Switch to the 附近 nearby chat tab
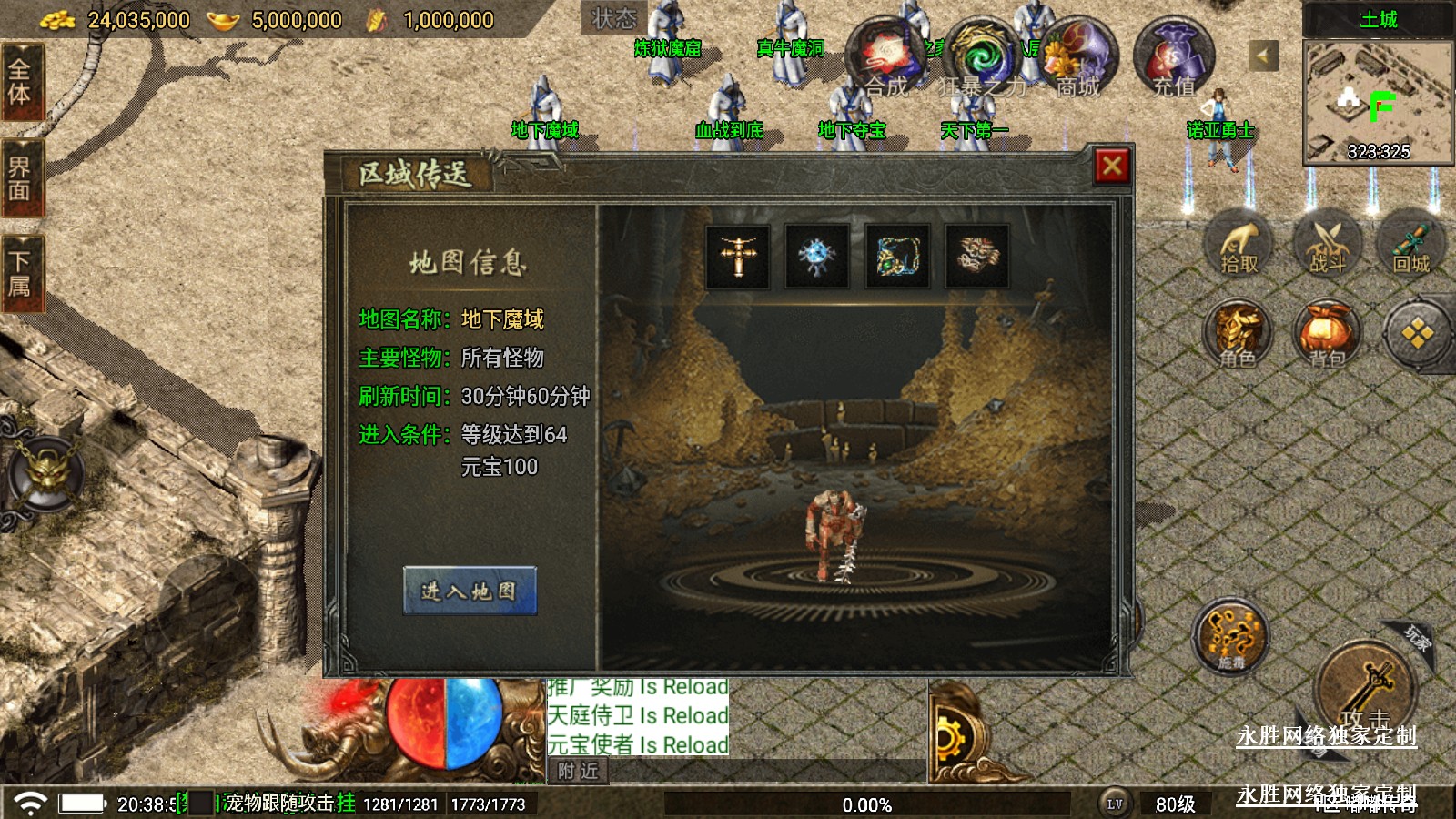The height and width of the screenshot is (819, 1456). (578, 772)
